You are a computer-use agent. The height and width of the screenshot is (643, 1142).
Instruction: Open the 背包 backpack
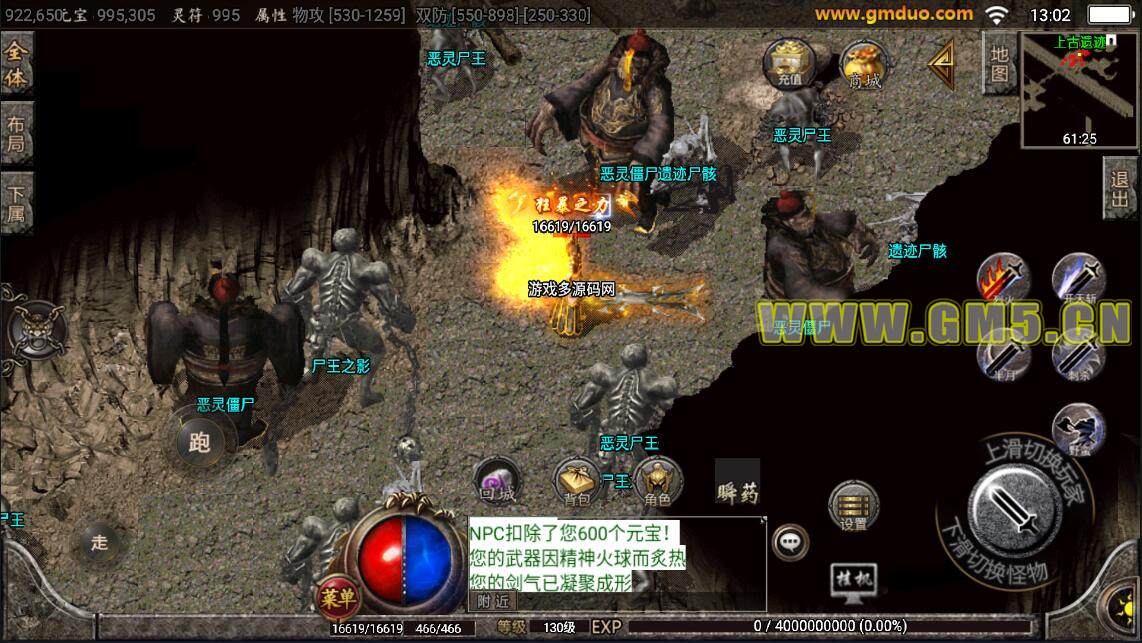[577, 482]
